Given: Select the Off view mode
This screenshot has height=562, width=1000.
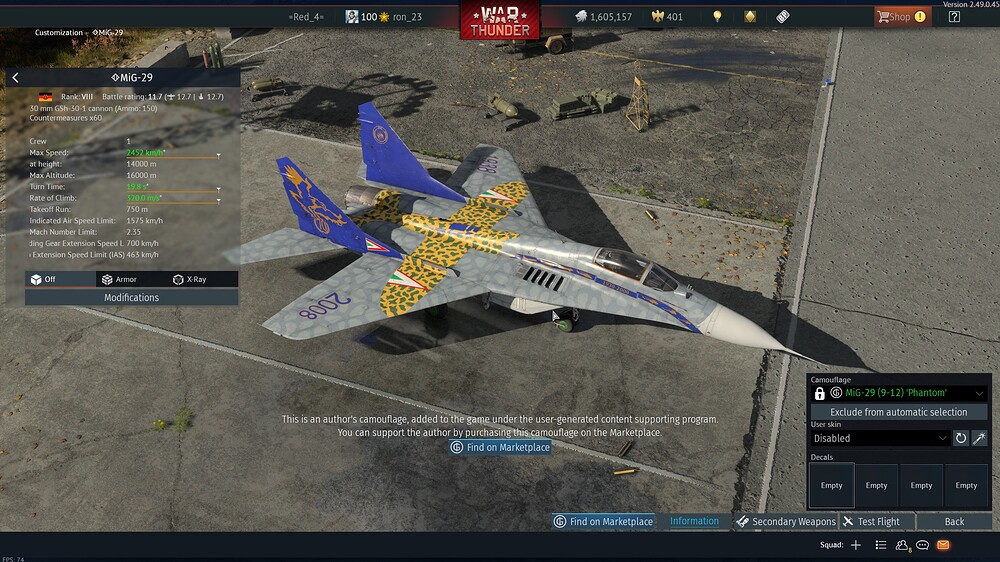Looking at the screenshot, I should (43, 280).
